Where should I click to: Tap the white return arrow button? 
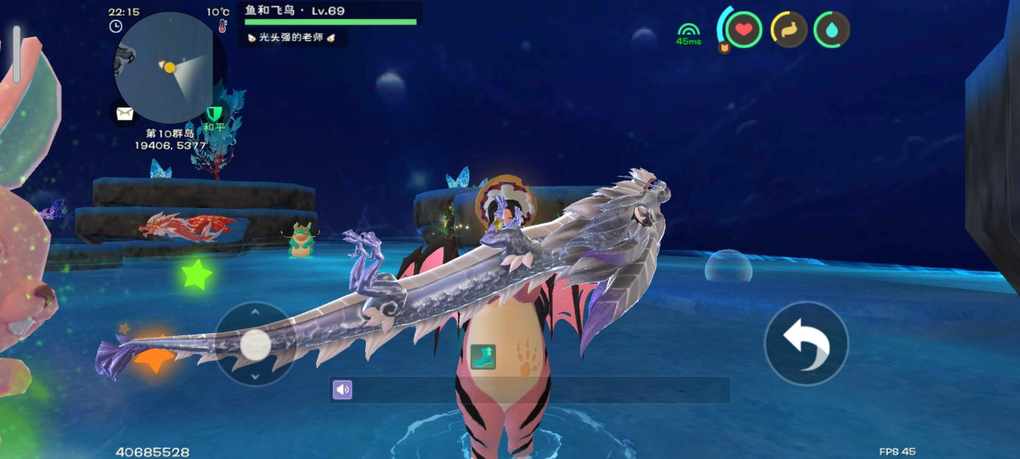[806, 344]
